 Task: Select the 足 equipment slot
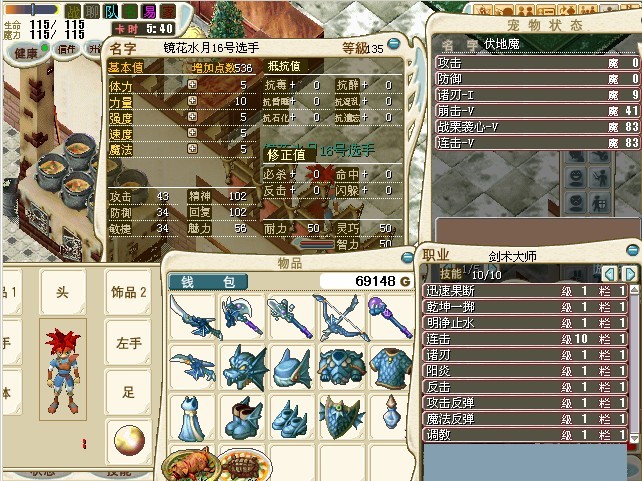coord(129,393)
